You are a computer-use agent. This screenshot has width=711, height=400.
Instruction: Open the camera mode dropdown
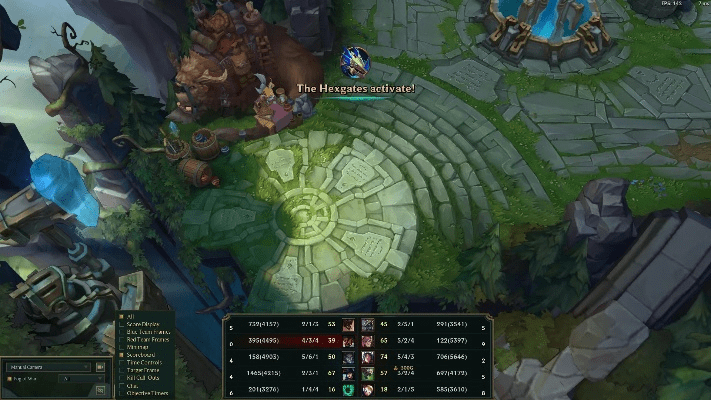[x=50, y=367]
